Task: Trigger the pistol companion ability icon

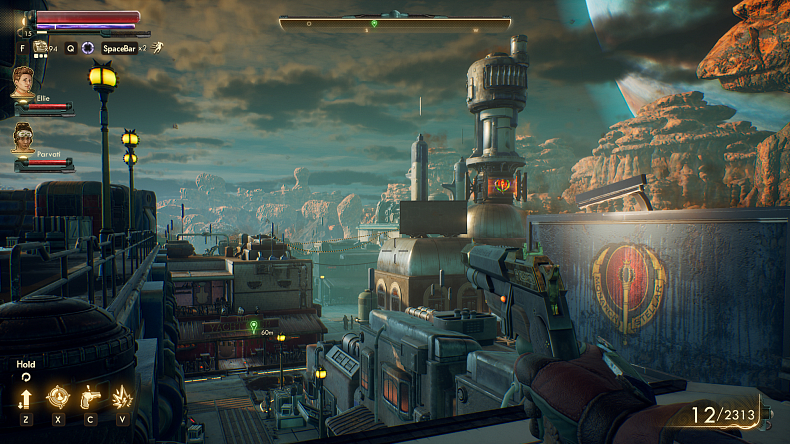Action: 90,397
